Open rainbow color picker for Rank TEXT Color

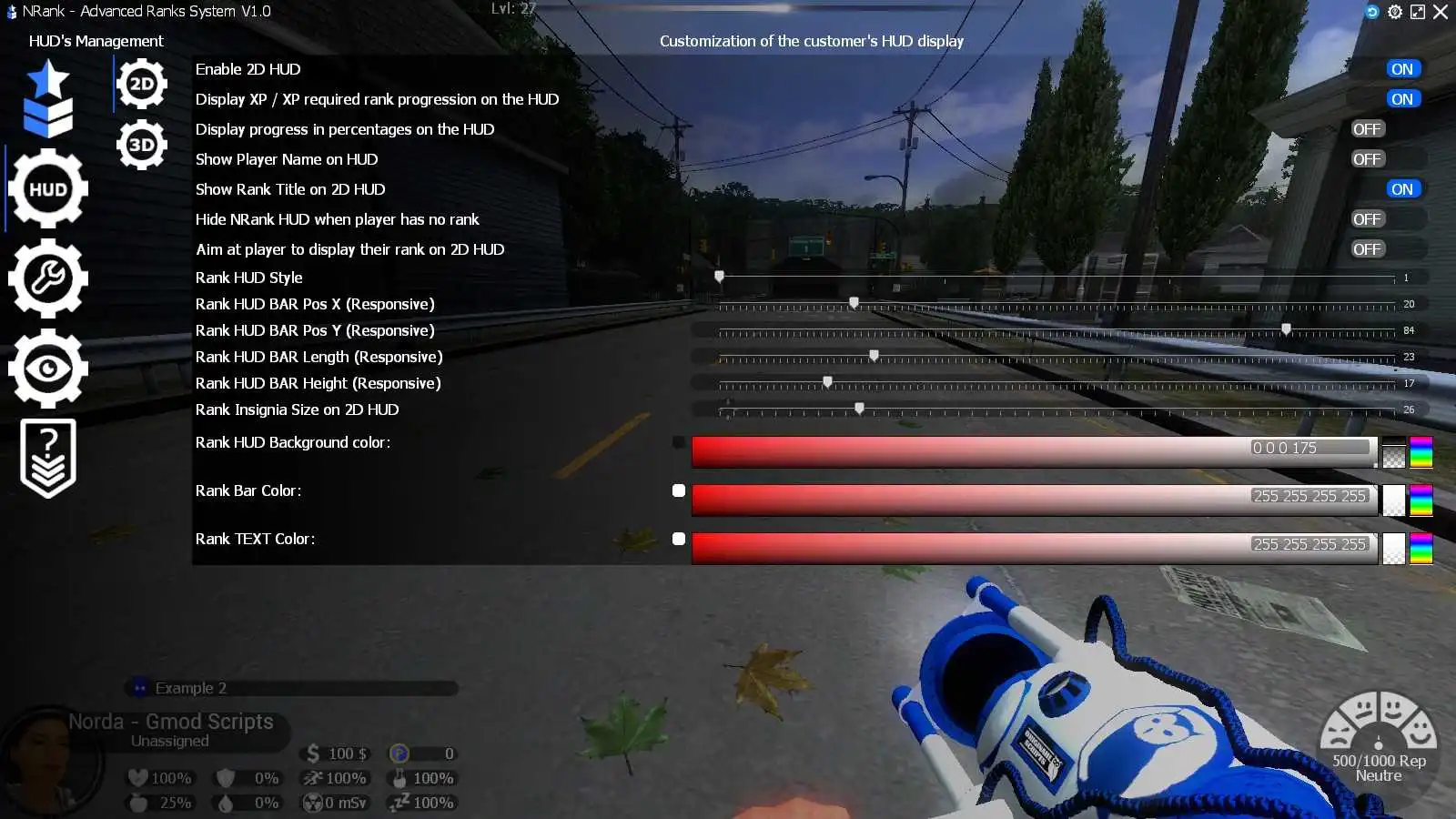(1421, 547)
